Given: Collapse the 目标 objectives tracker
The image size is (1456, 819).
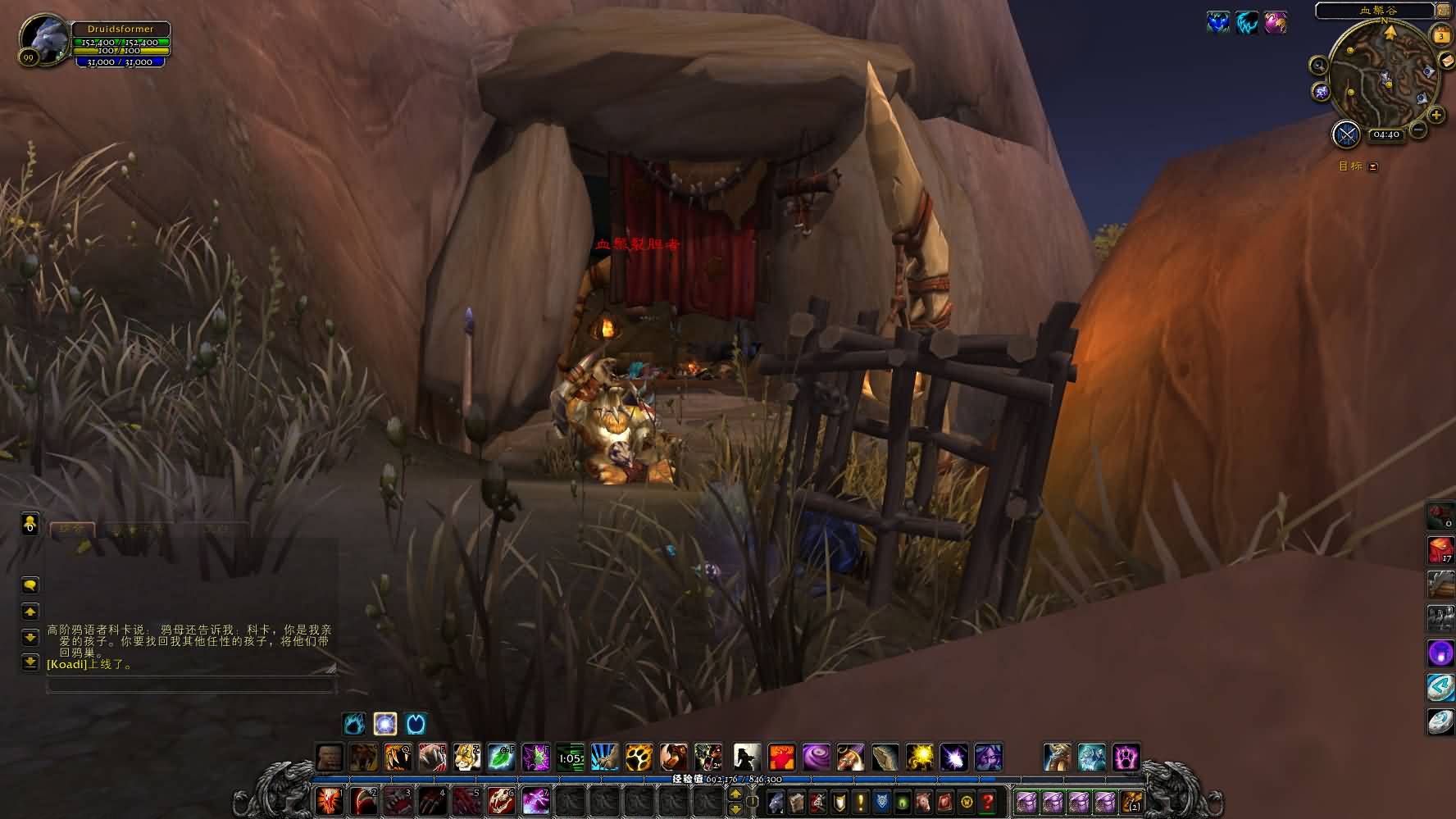Looking at the screenshot, I should [1373, 166].
